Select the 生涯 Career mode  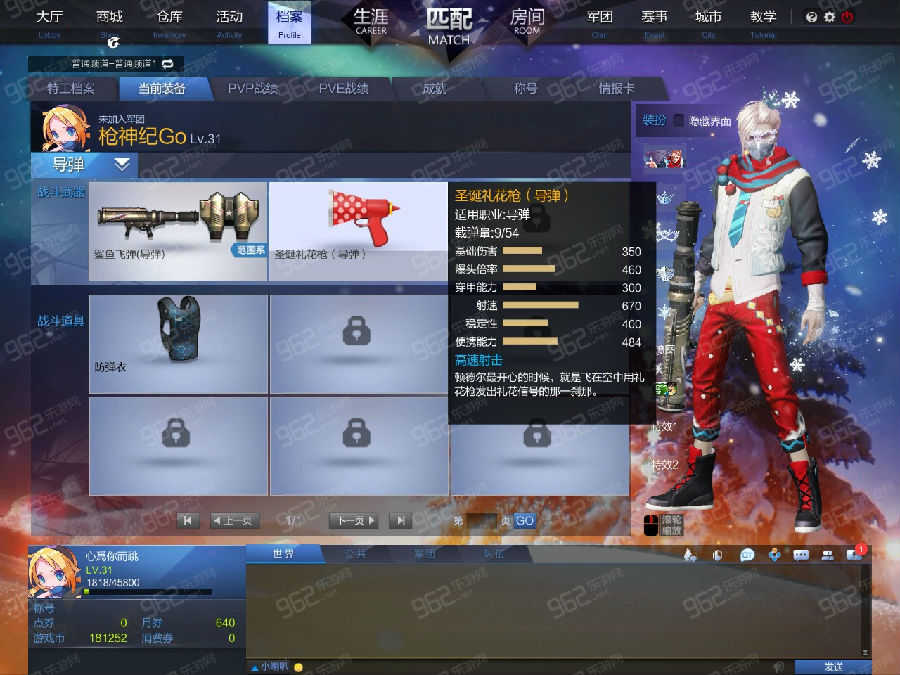coord(371,21)
